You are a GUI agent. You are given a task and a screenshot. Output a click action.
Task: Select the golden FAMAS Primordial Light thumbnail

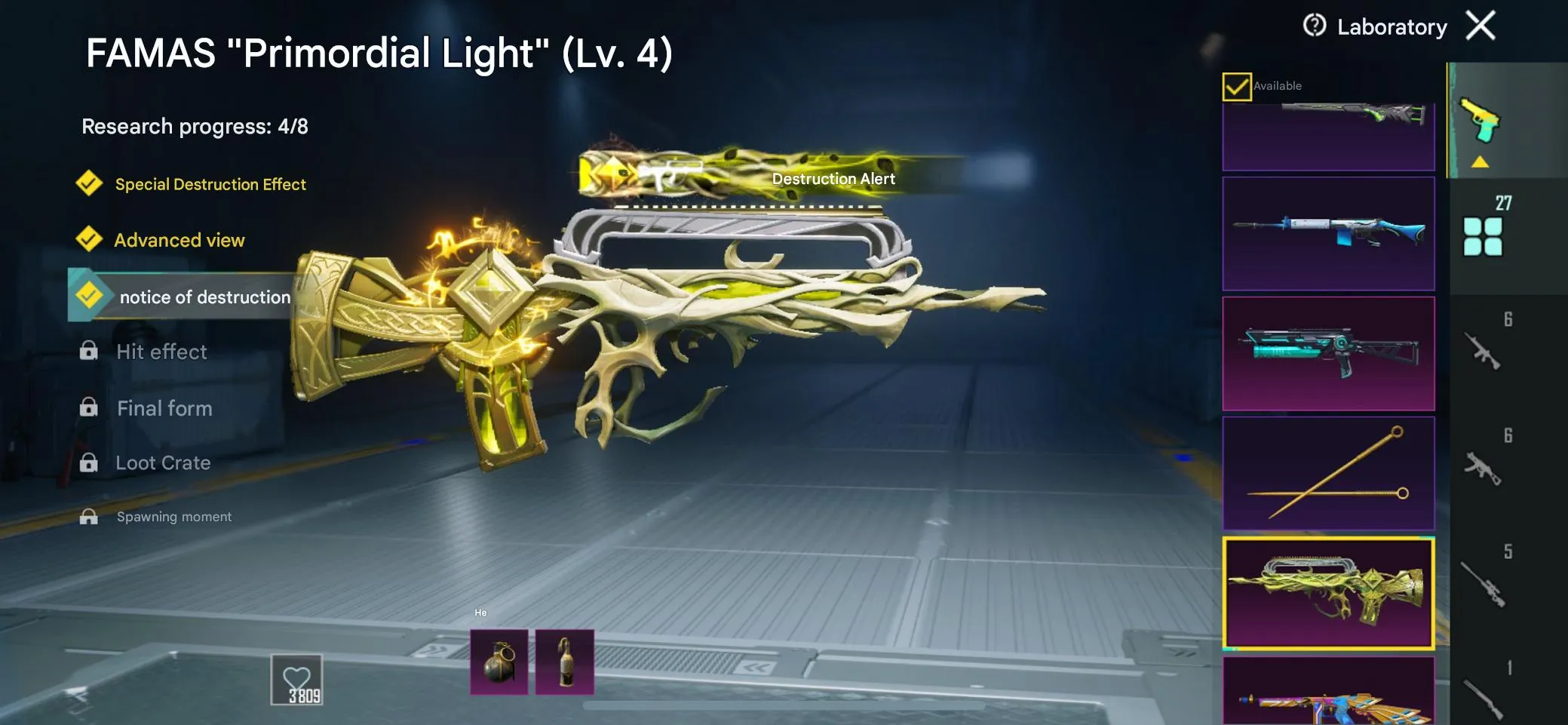pyautogui.click(x=1328, y=593)
